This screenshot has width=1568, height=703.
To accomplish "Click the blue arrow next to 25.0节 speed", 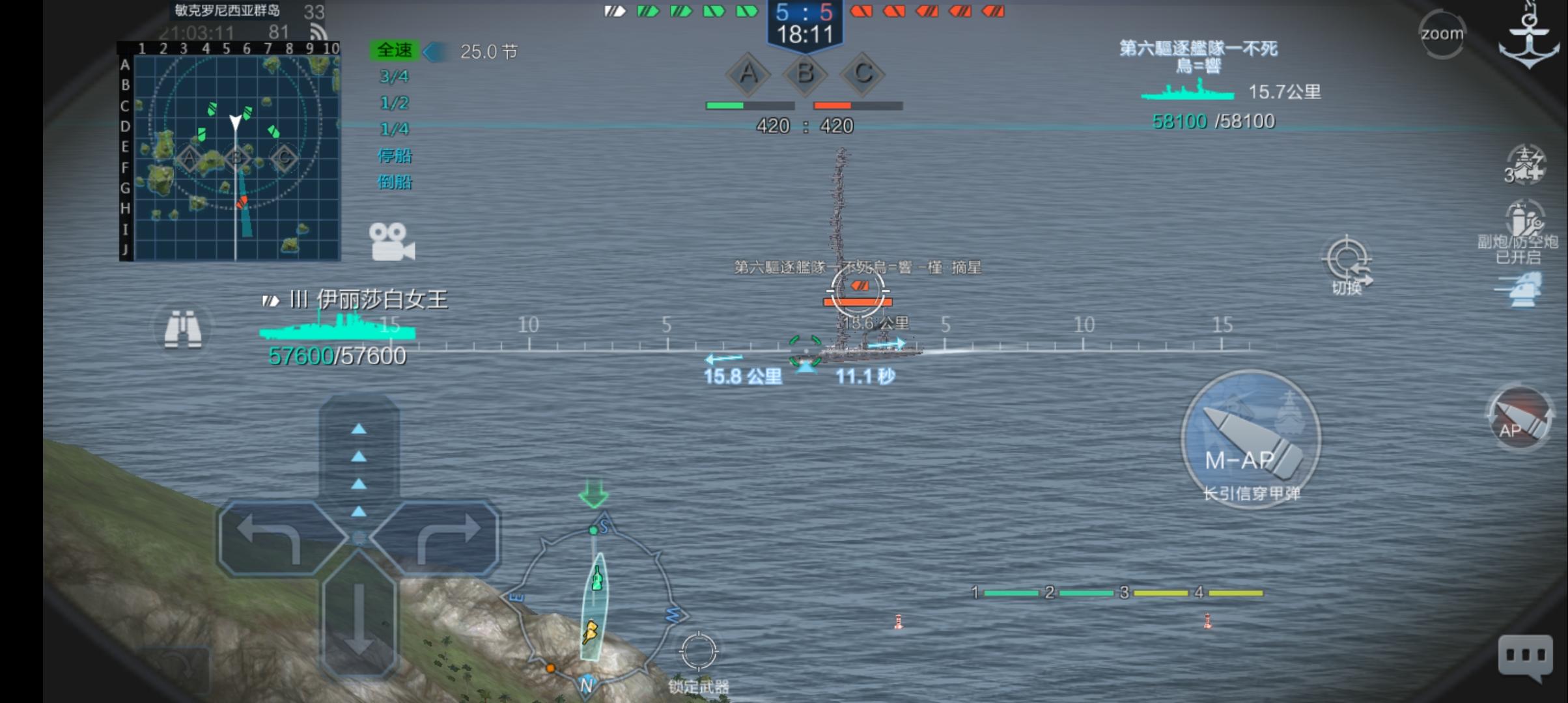I will [433, 50].
